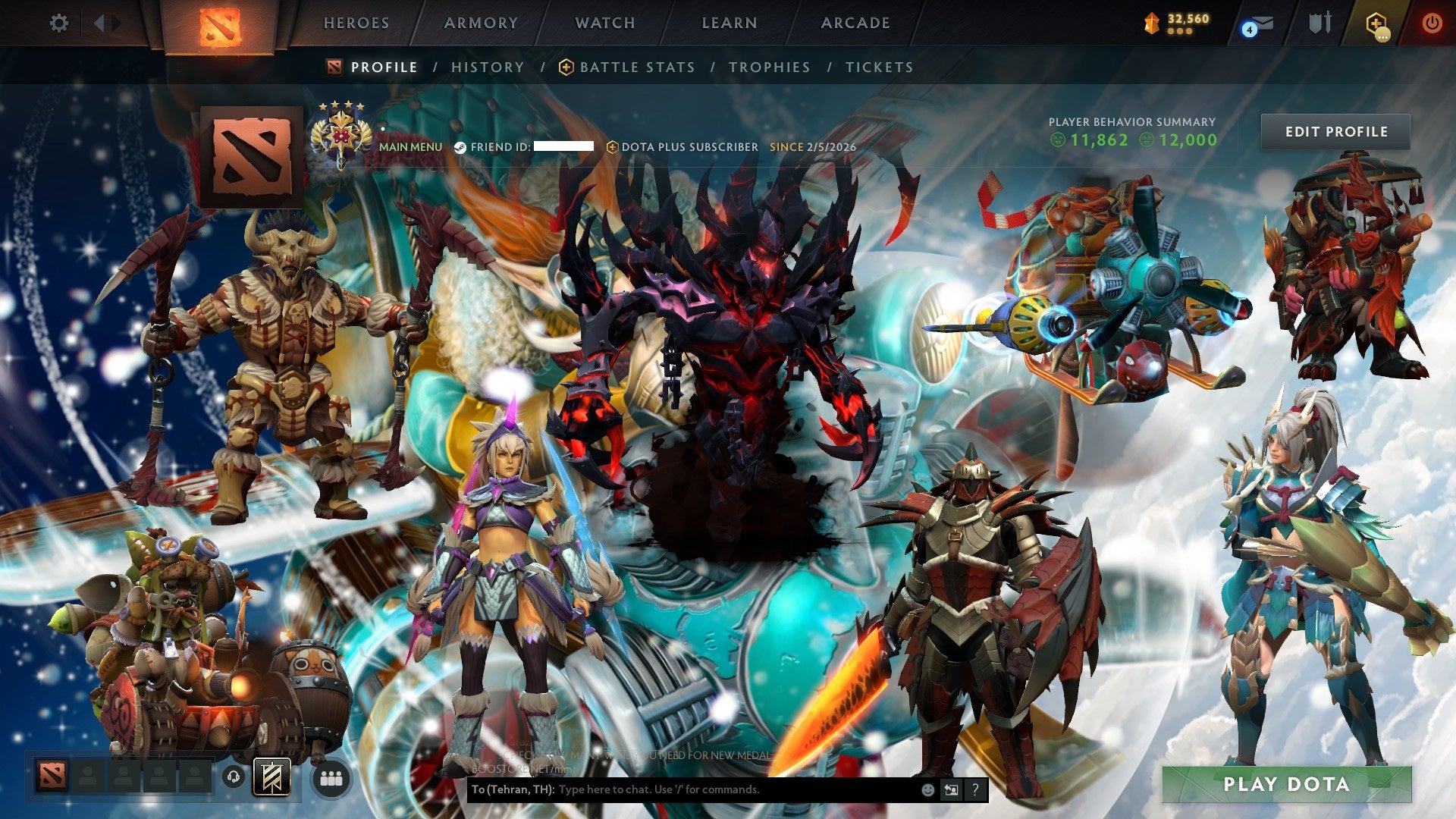Switch to the BATTLE STATS tab
1456x819 pixels.
635,67
